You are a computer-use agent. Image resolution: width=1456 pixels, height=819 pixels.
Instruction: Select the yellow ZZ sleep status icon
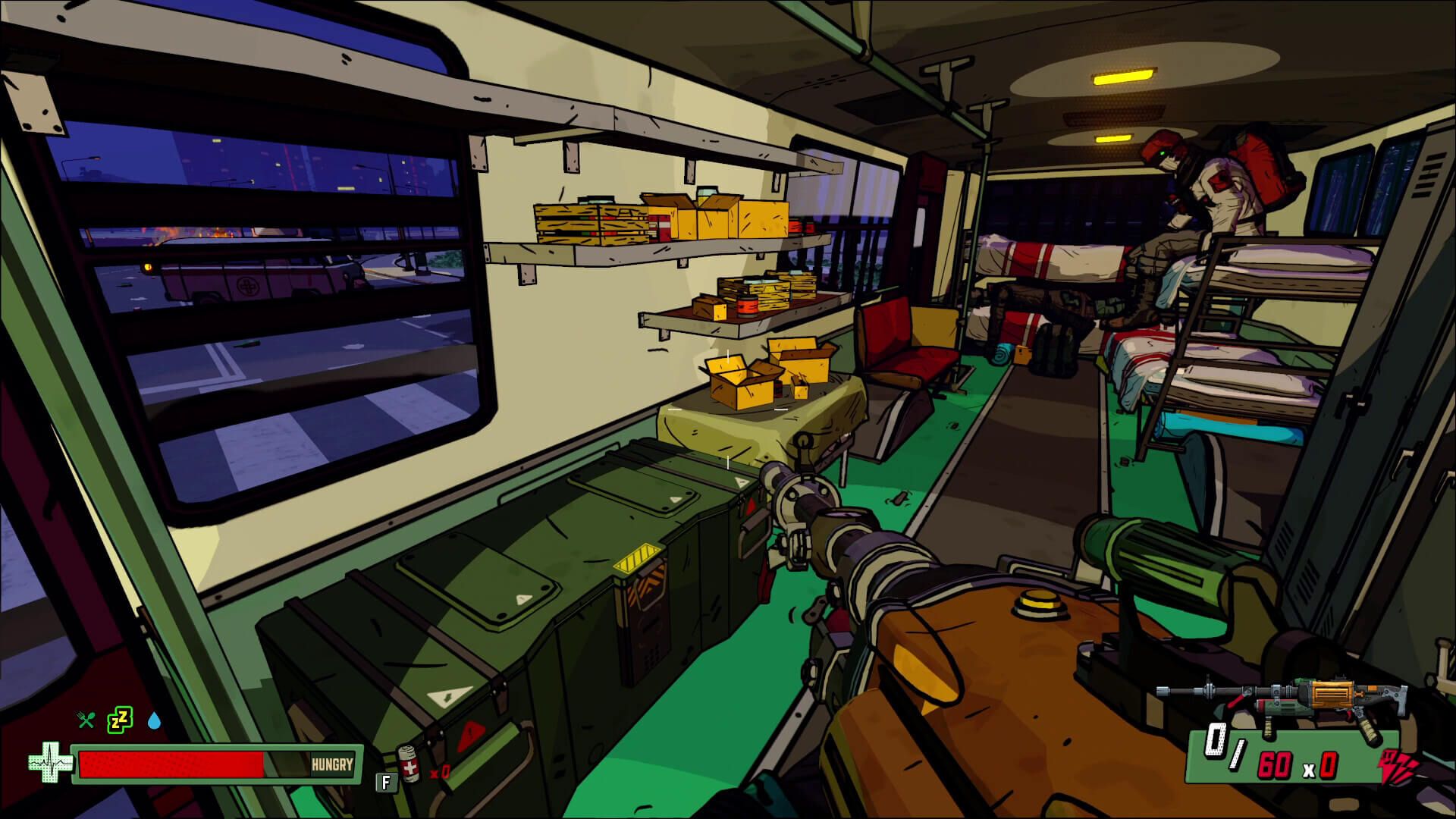pyautogui.click(x=120, y=718)
